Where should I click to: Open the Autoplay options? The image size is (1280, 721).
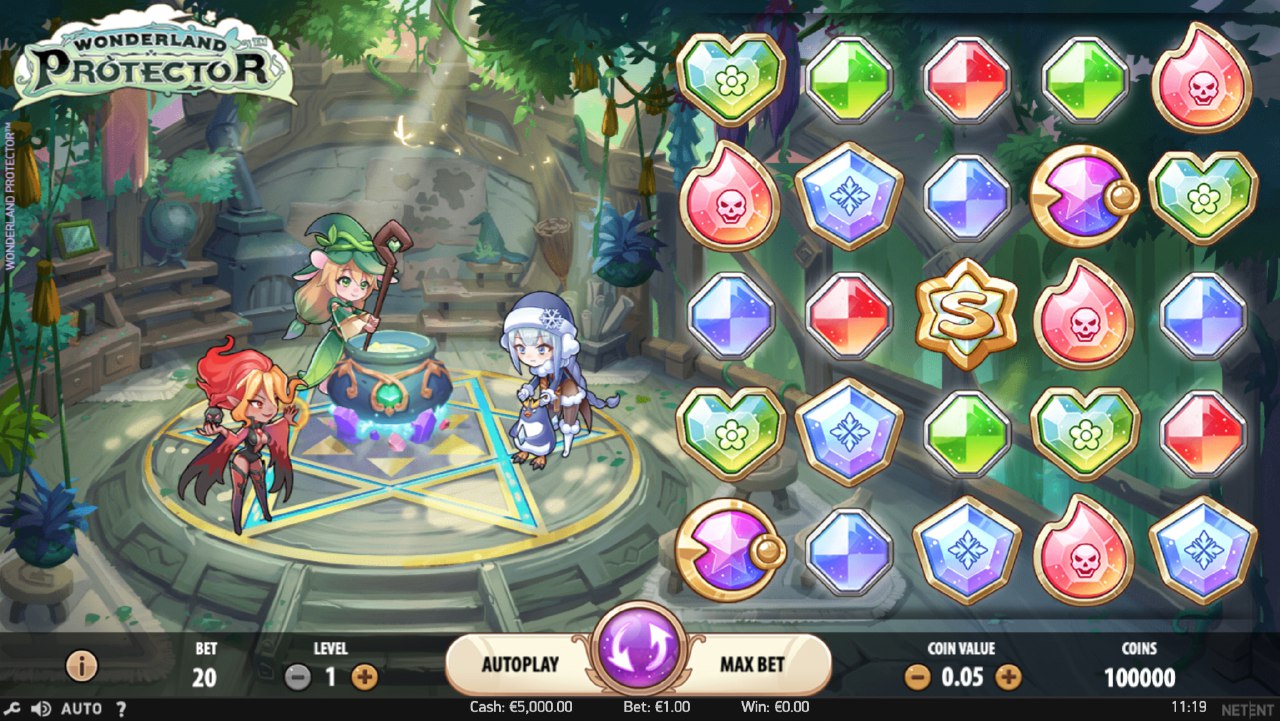[520, 664]
